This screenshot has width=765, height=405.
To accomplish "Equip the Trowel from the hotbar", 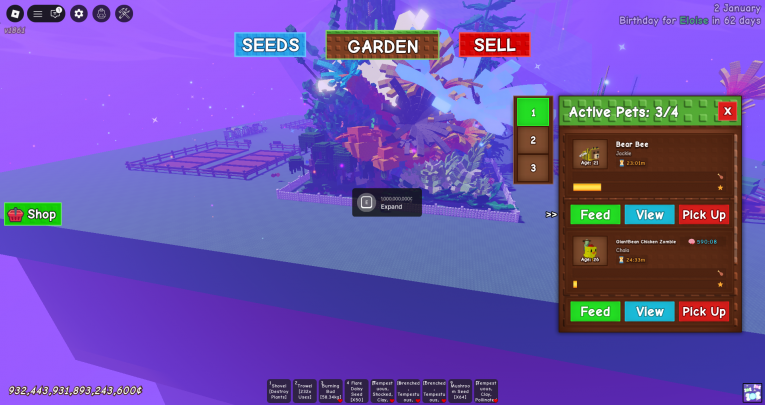I will 305,390.
